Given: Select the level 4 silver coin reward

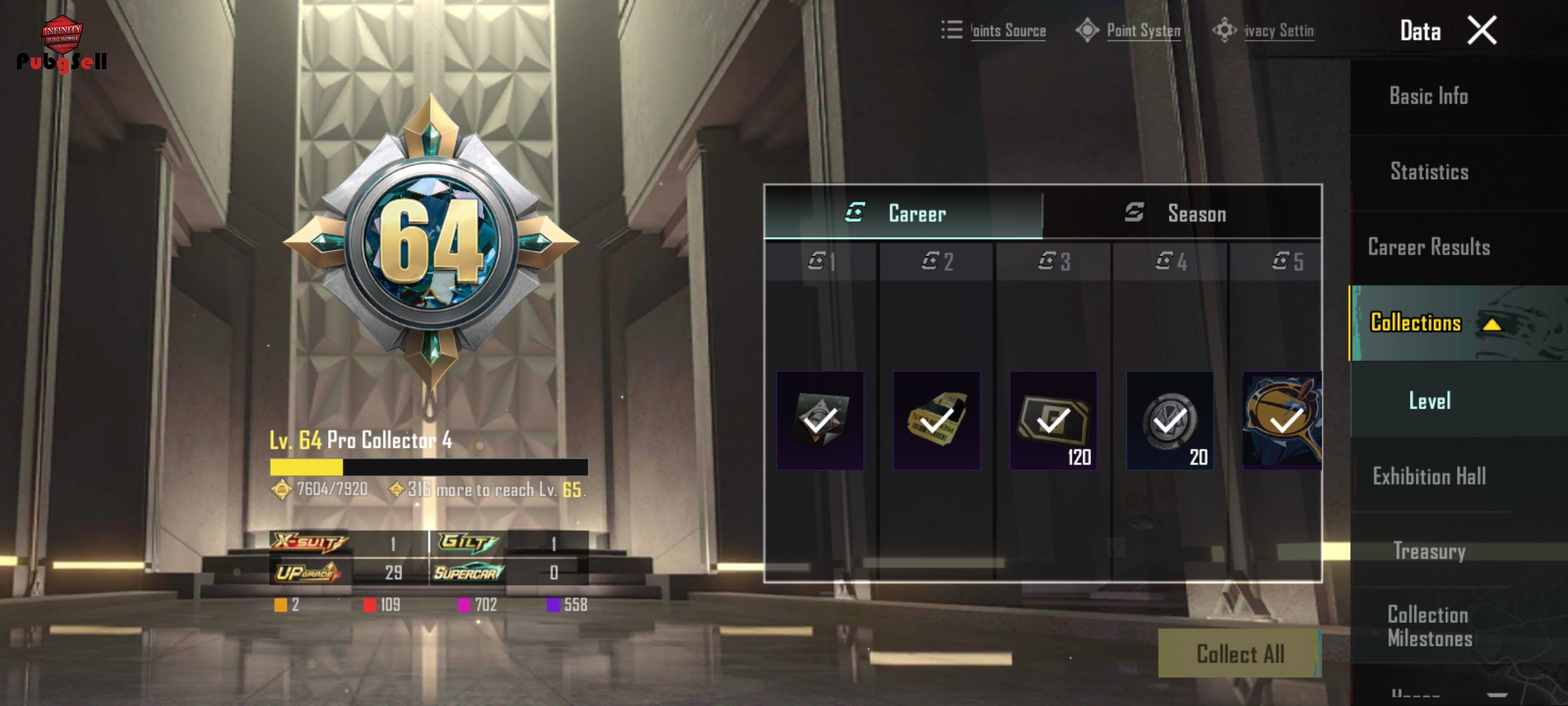Looking at the screenshot, I should (1169, 420).
